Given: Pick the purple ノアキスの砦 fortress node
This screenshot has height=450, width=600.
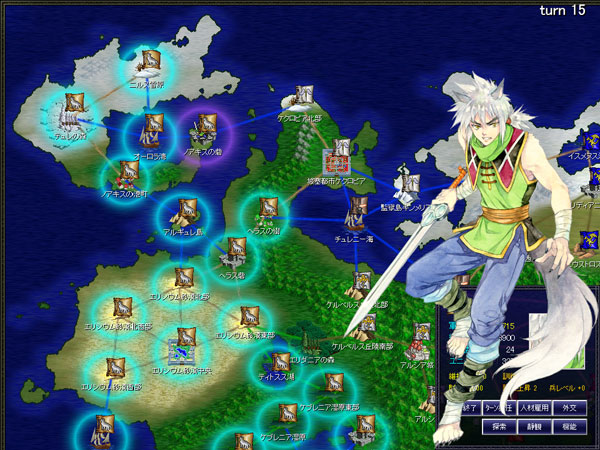Looking at the screenshot, I should pos(204,126).
